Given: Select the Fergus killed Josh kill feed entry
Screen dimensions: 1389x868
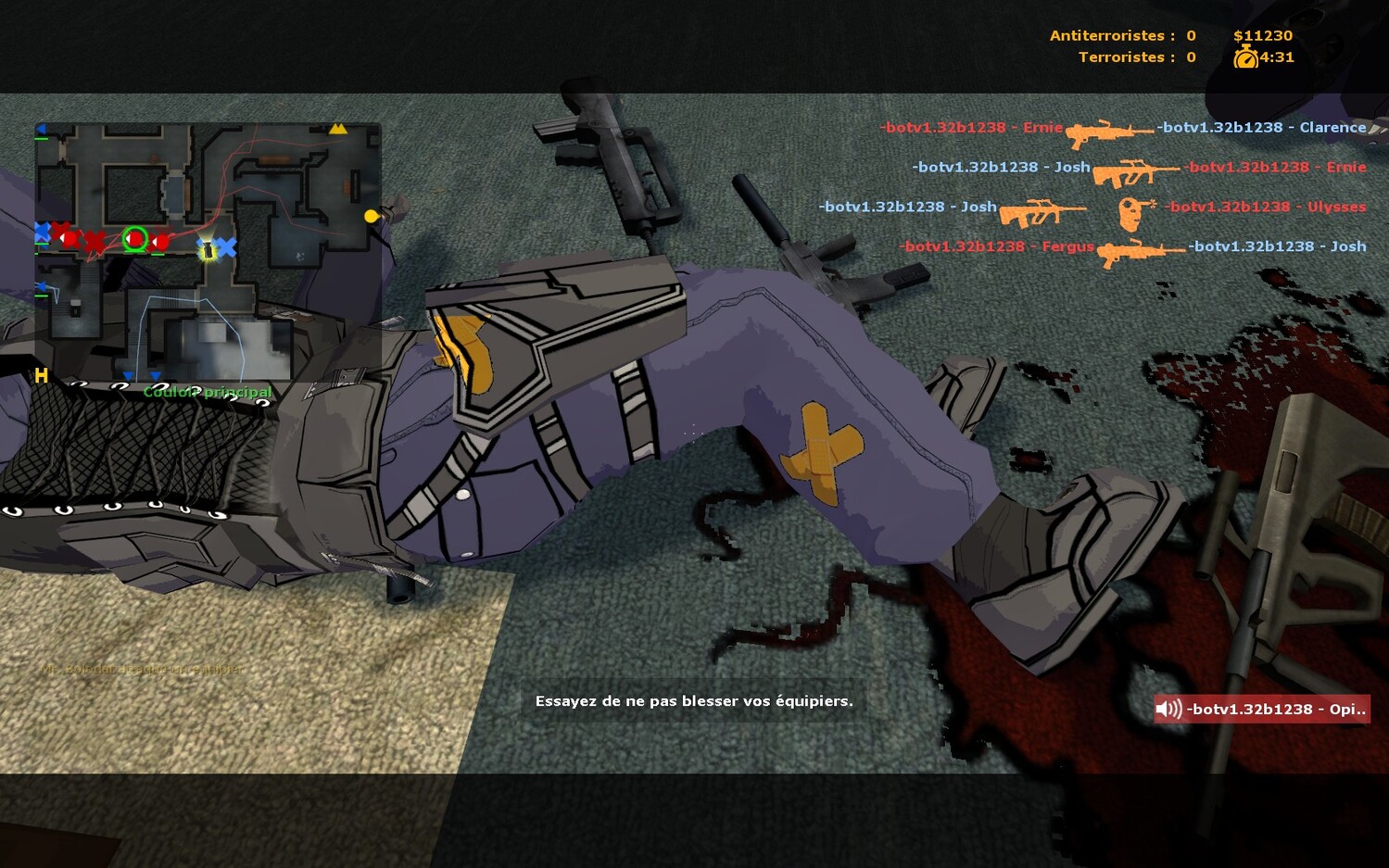Looking at the screenshot, I should pyautogui.click(x=1132, y=247).
